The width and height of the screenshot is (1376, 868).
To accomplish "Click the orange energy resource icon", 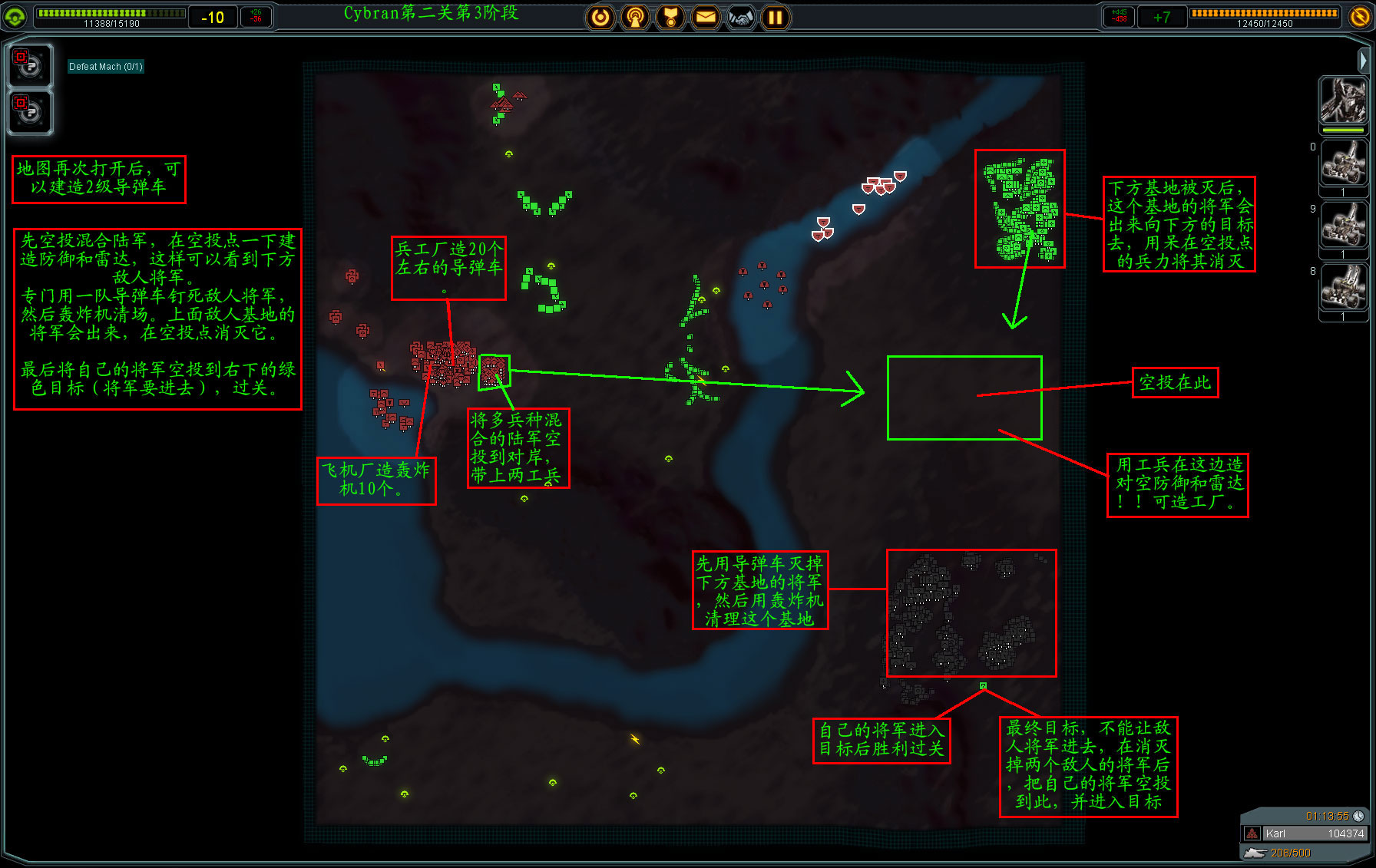I will coord(1359,16).
